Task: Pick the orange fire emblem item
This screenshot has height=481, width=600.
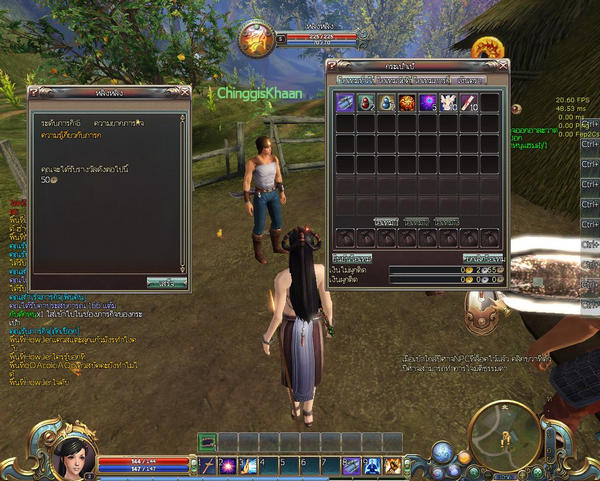Action: 406,103
